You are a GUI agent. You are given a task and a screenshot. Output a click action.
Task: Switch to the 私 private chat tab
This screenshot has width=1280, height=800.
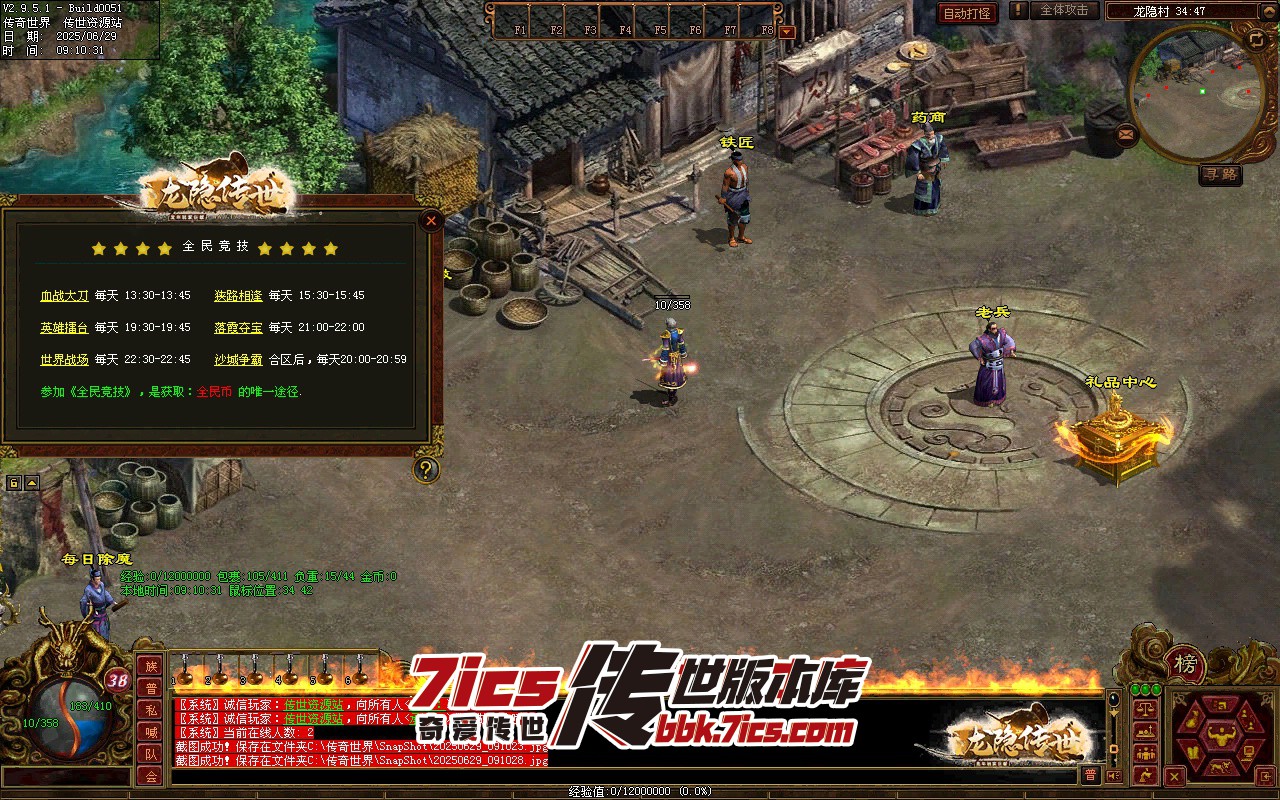151,710
